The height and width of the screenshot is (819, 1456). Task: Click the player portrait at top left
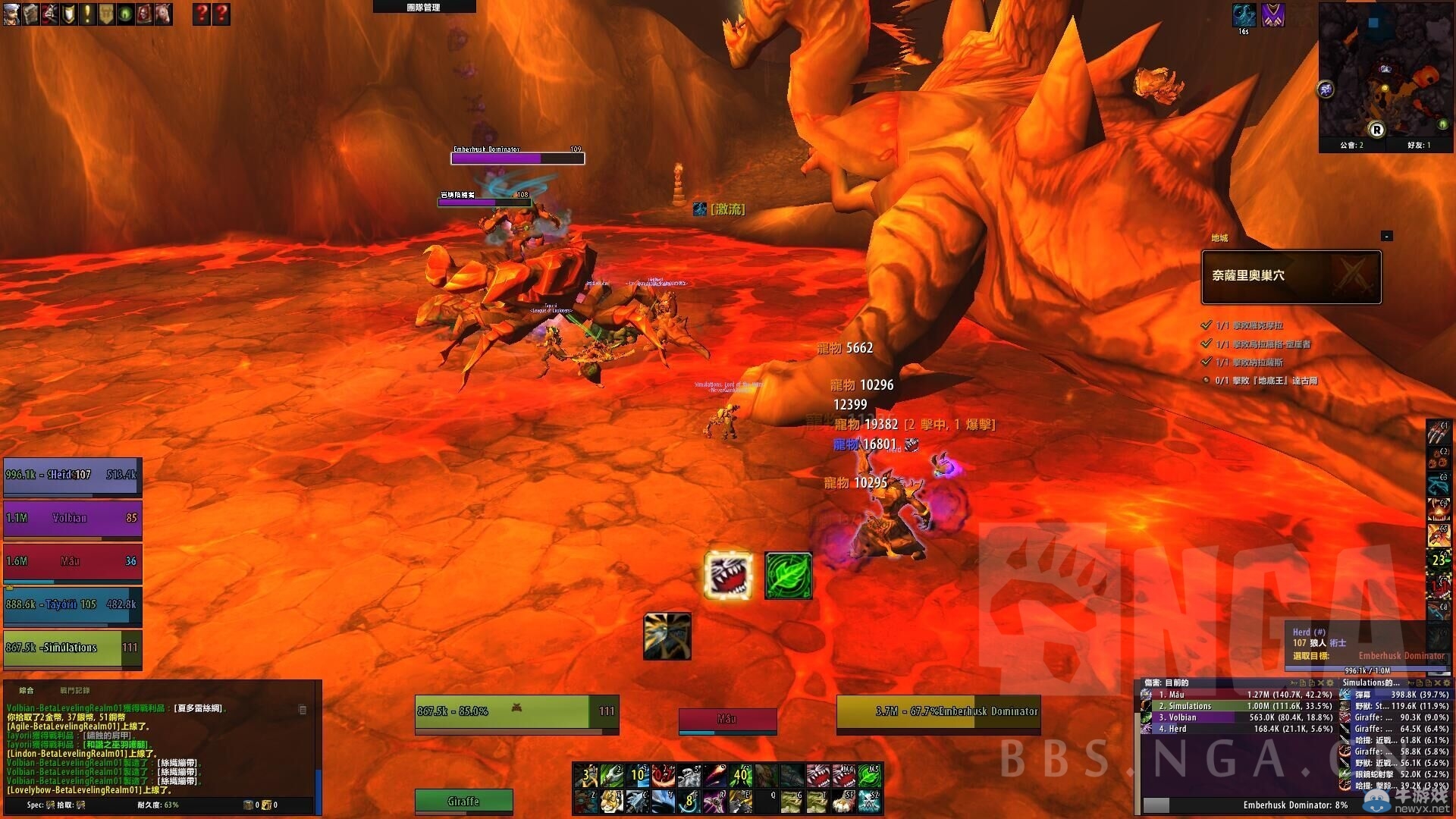click(12, 14)
